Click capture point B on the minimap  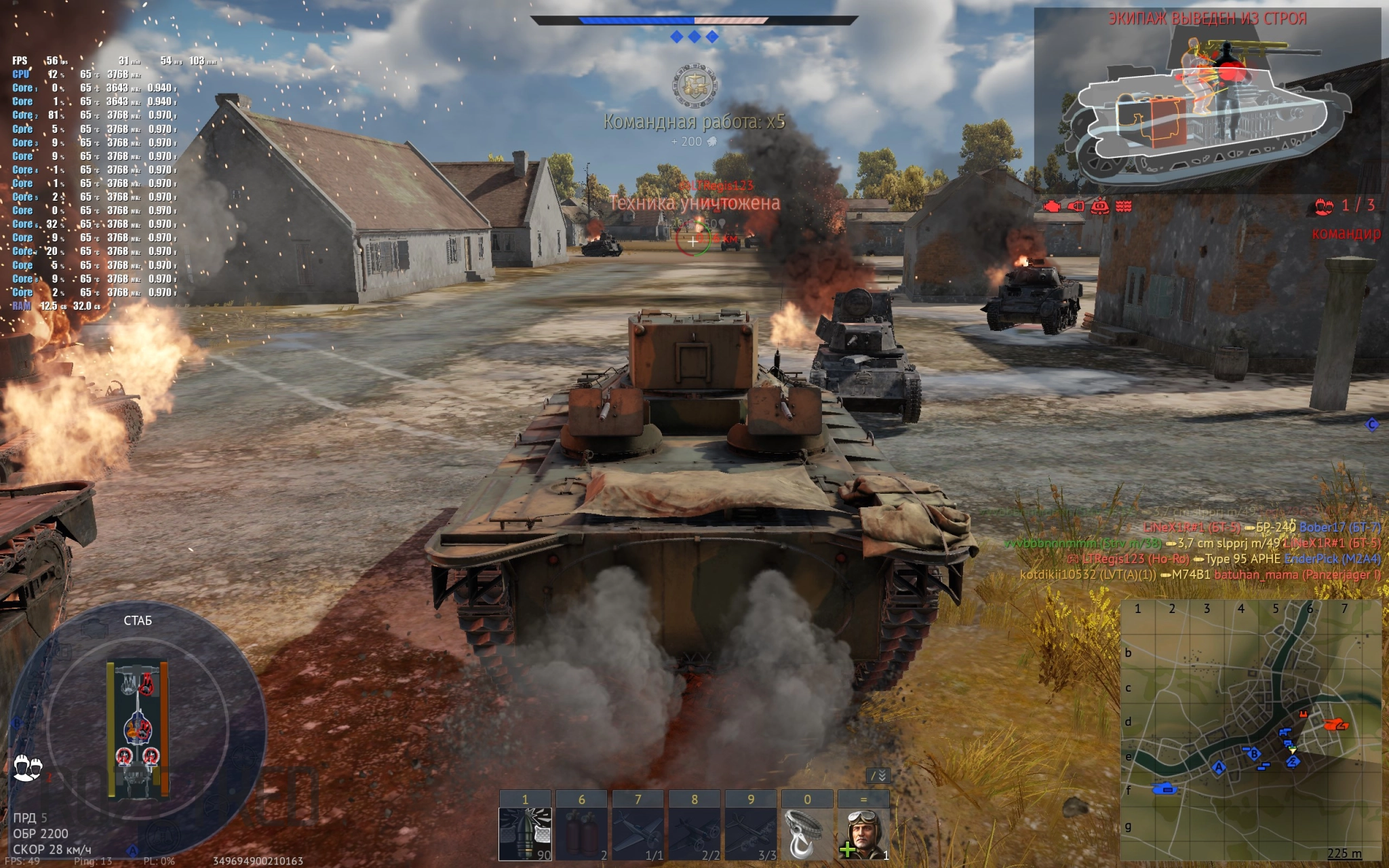pyautogui.click(x=1254, y=754)
